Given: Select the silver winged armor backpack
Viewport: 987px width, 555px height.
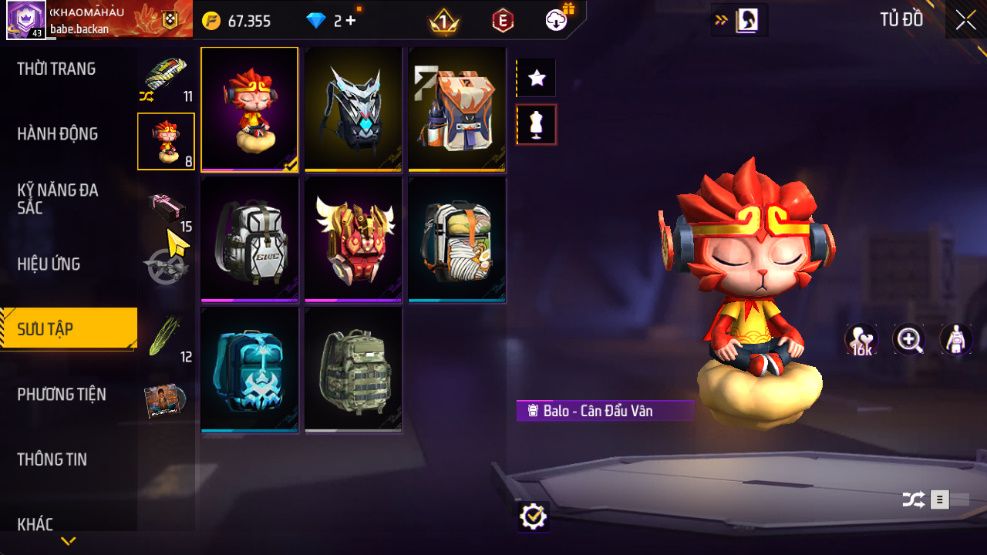Looking at the screenshot, I should 353,109.
